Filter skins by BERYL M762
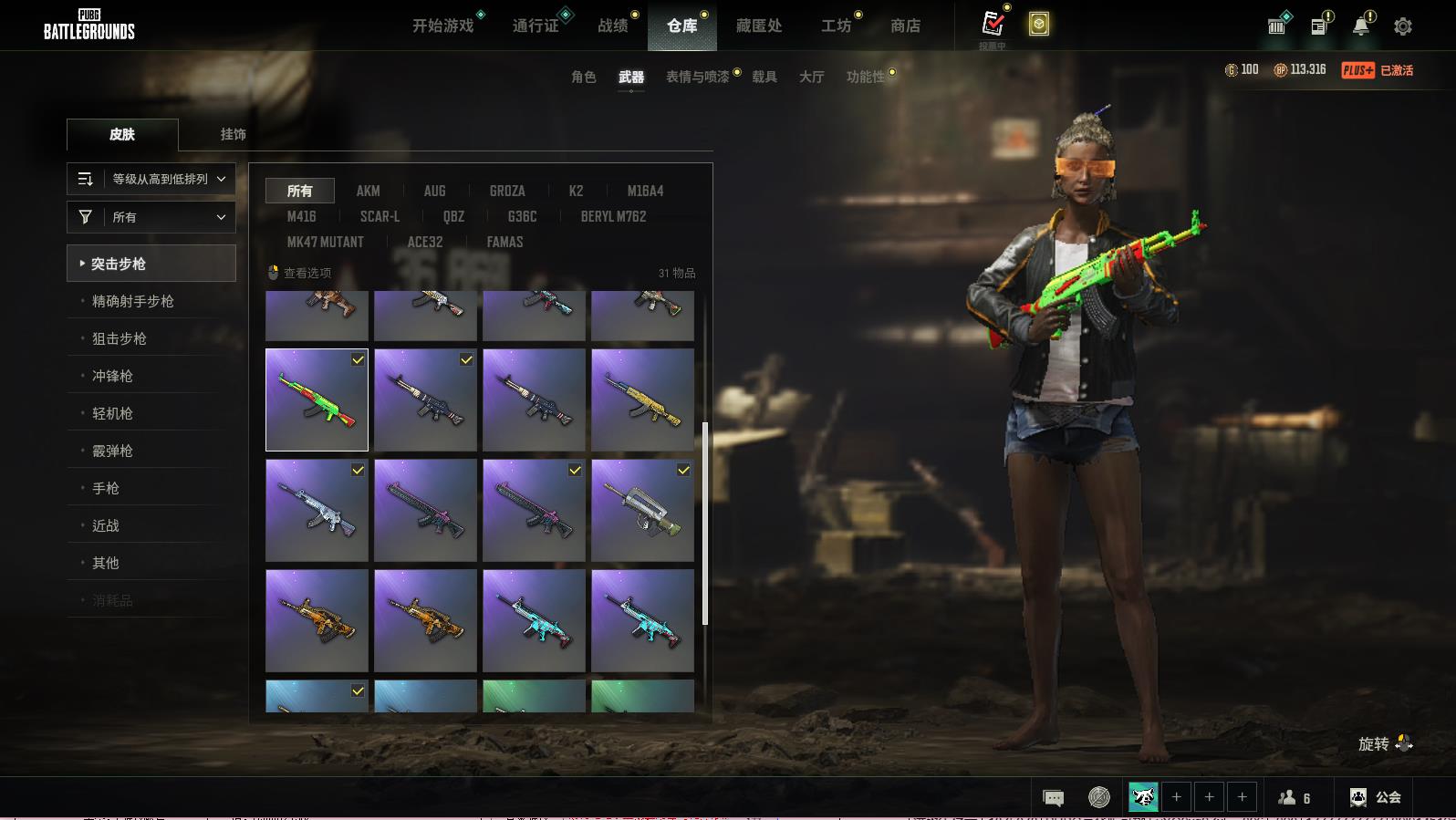This screenshot has height=820, width=1456. tap(613, 216)
